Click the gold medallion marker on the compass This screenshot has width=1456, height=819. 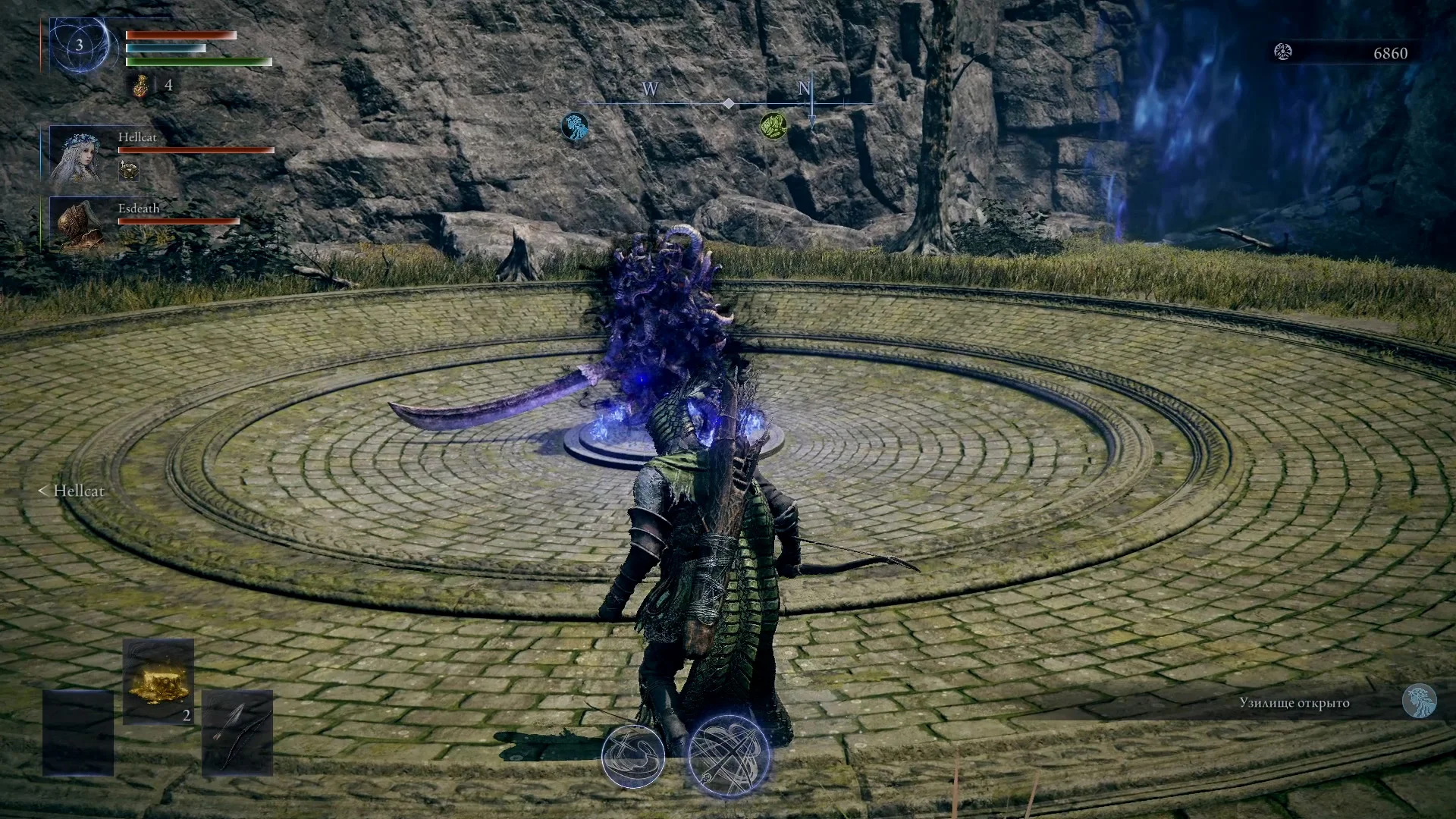tap(775, 124)
